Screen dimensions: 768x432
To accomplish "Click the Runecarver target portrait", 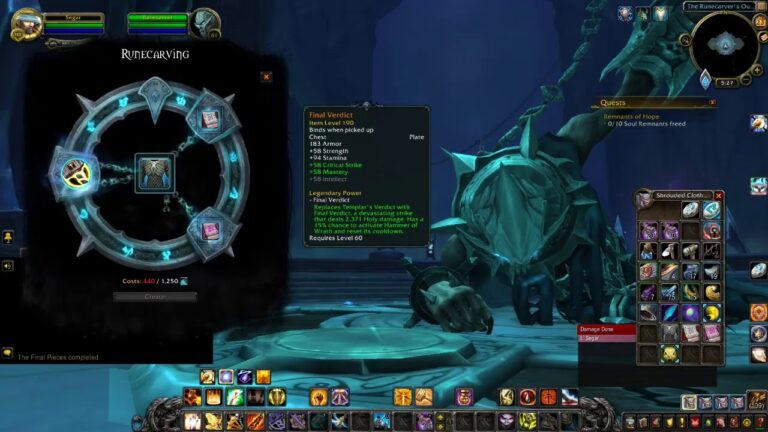I will point(205,22).
